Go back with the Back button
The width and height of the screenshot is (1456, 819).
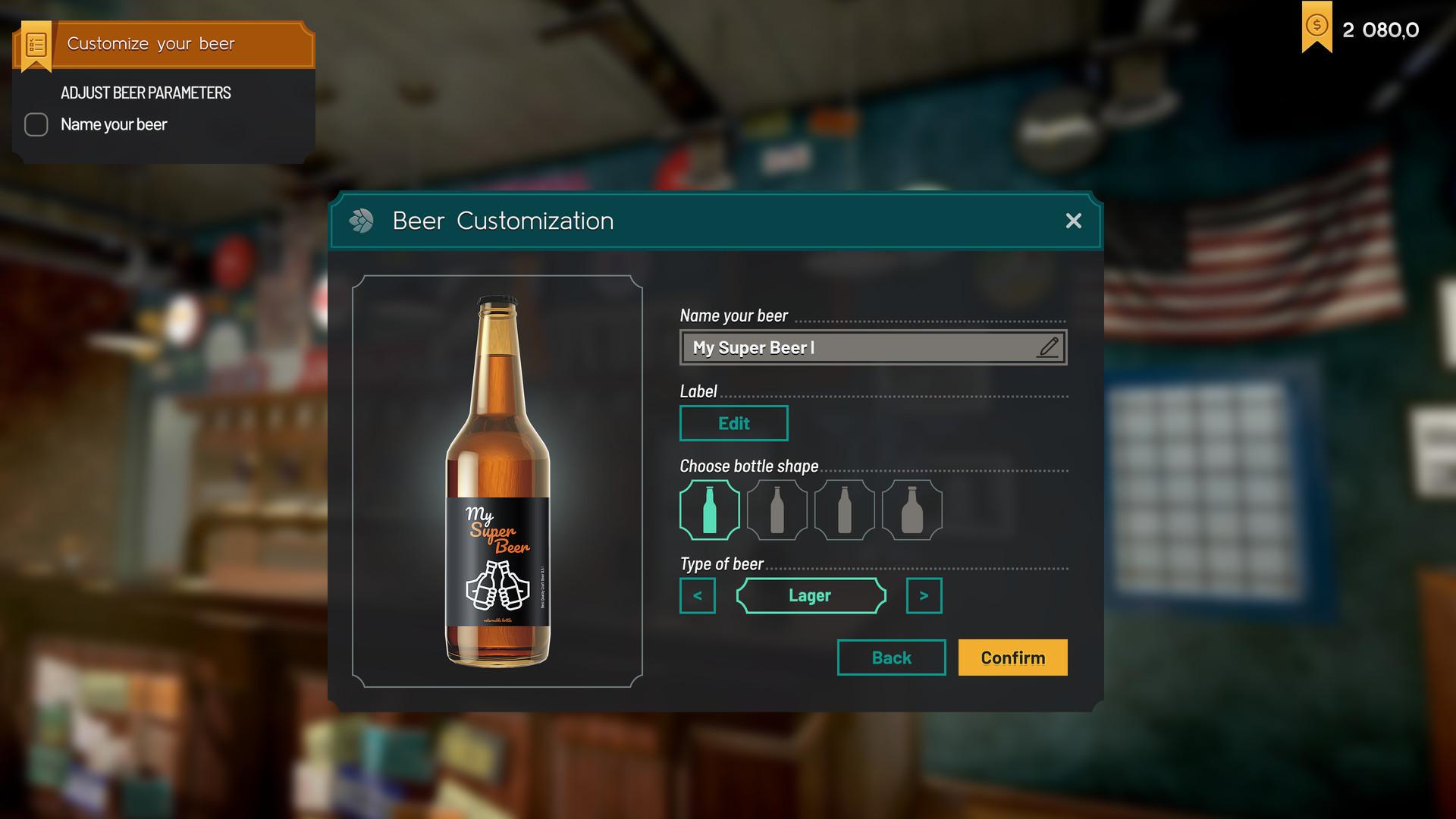click(x=891, y=657)
